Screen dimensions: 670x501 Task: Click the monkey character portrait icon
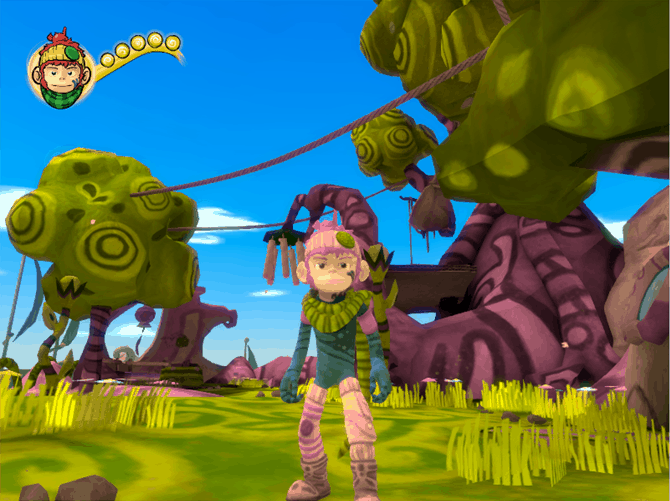pos(60,71)
